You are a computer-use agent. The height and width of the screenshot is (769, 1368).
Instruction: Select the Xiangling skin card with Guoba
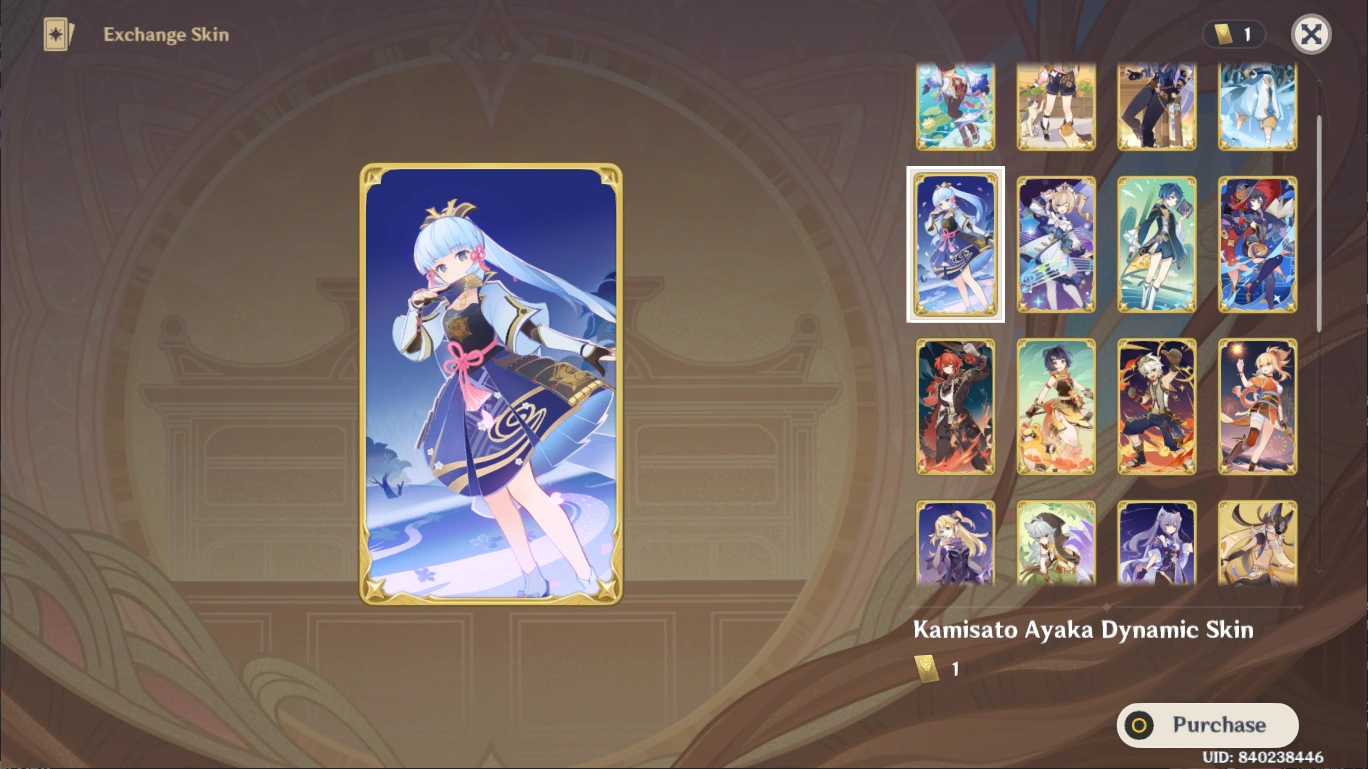pyautogui.click(x=1056, y=405)
